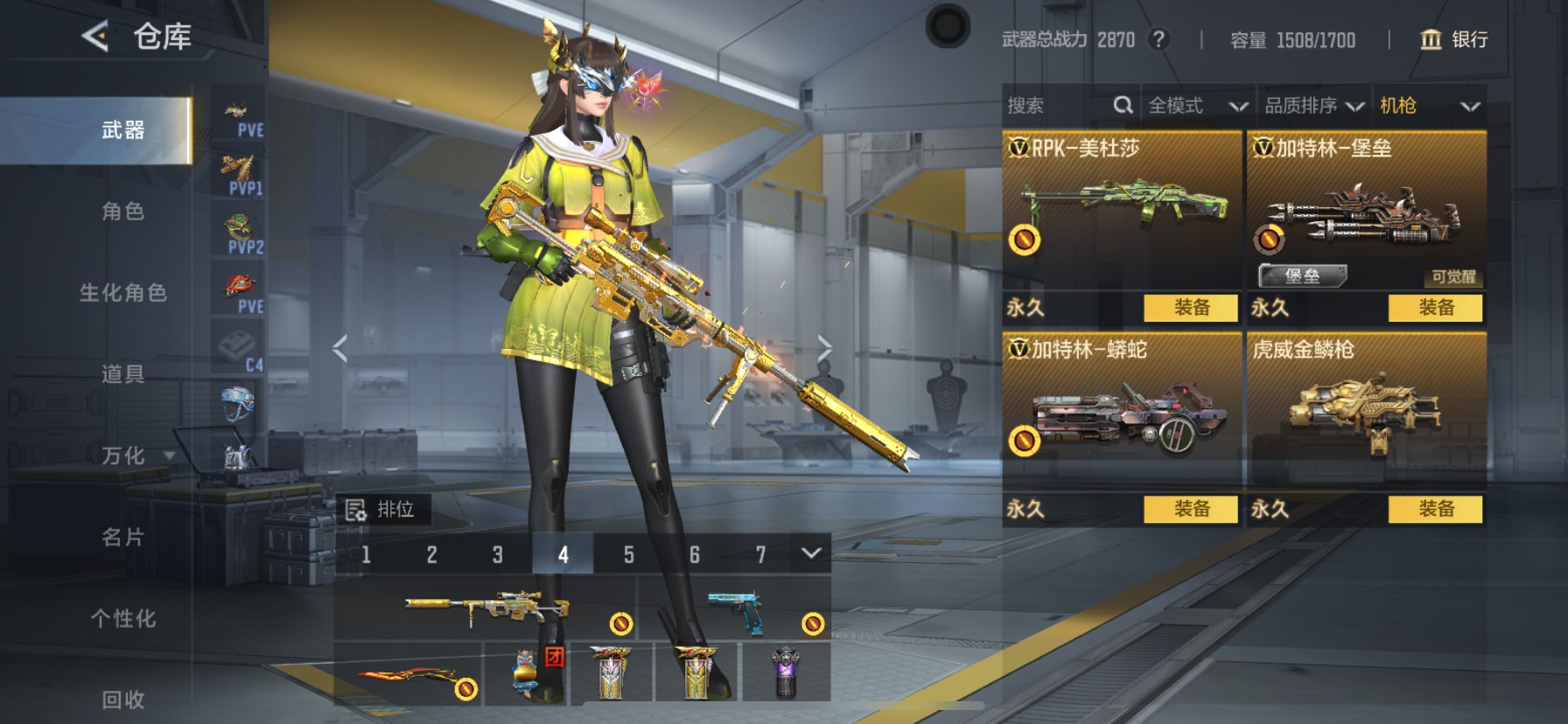
Task: Equip the RPK-美杜莎 machine gun
Action: pos(1191,308)
